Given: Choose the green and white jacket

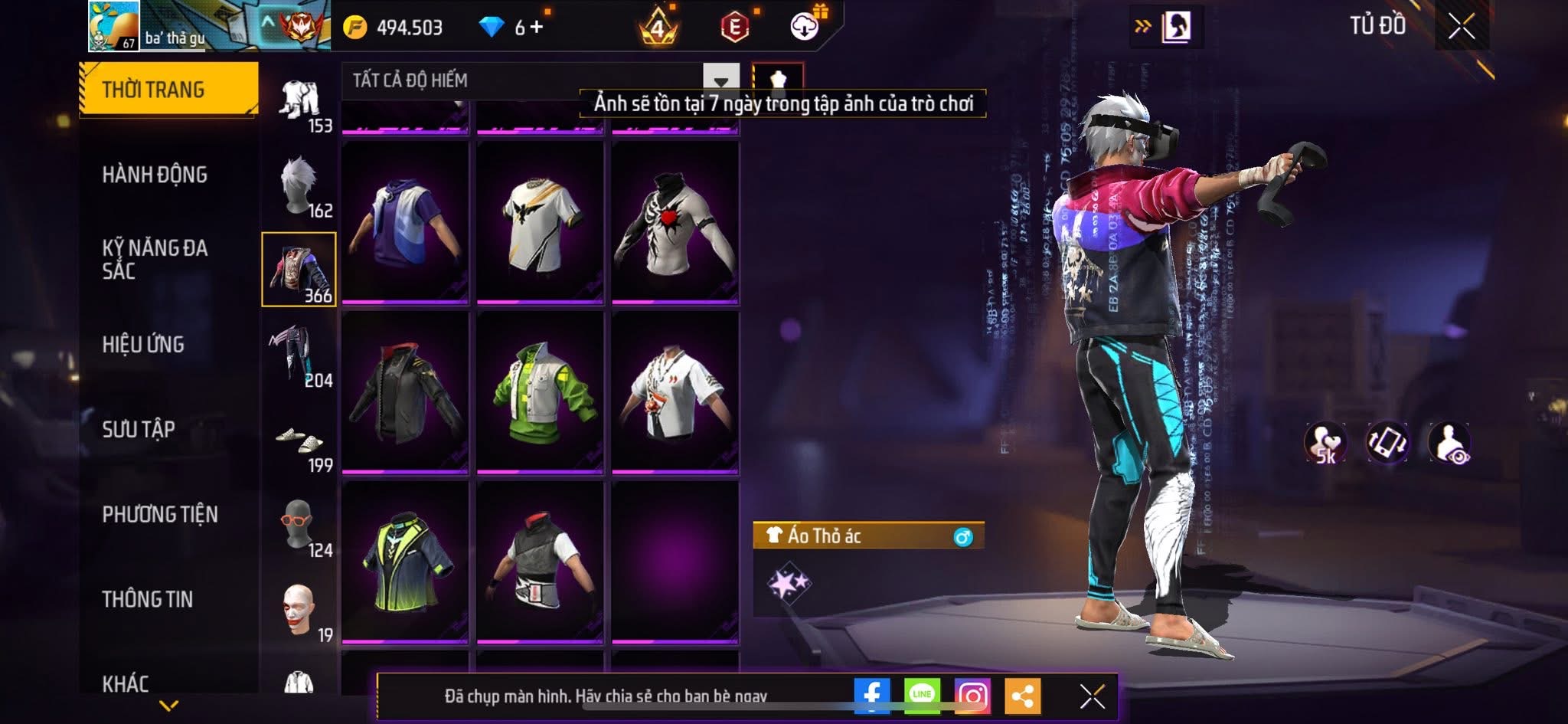Looking at the screenshot, I should point(541,391).
